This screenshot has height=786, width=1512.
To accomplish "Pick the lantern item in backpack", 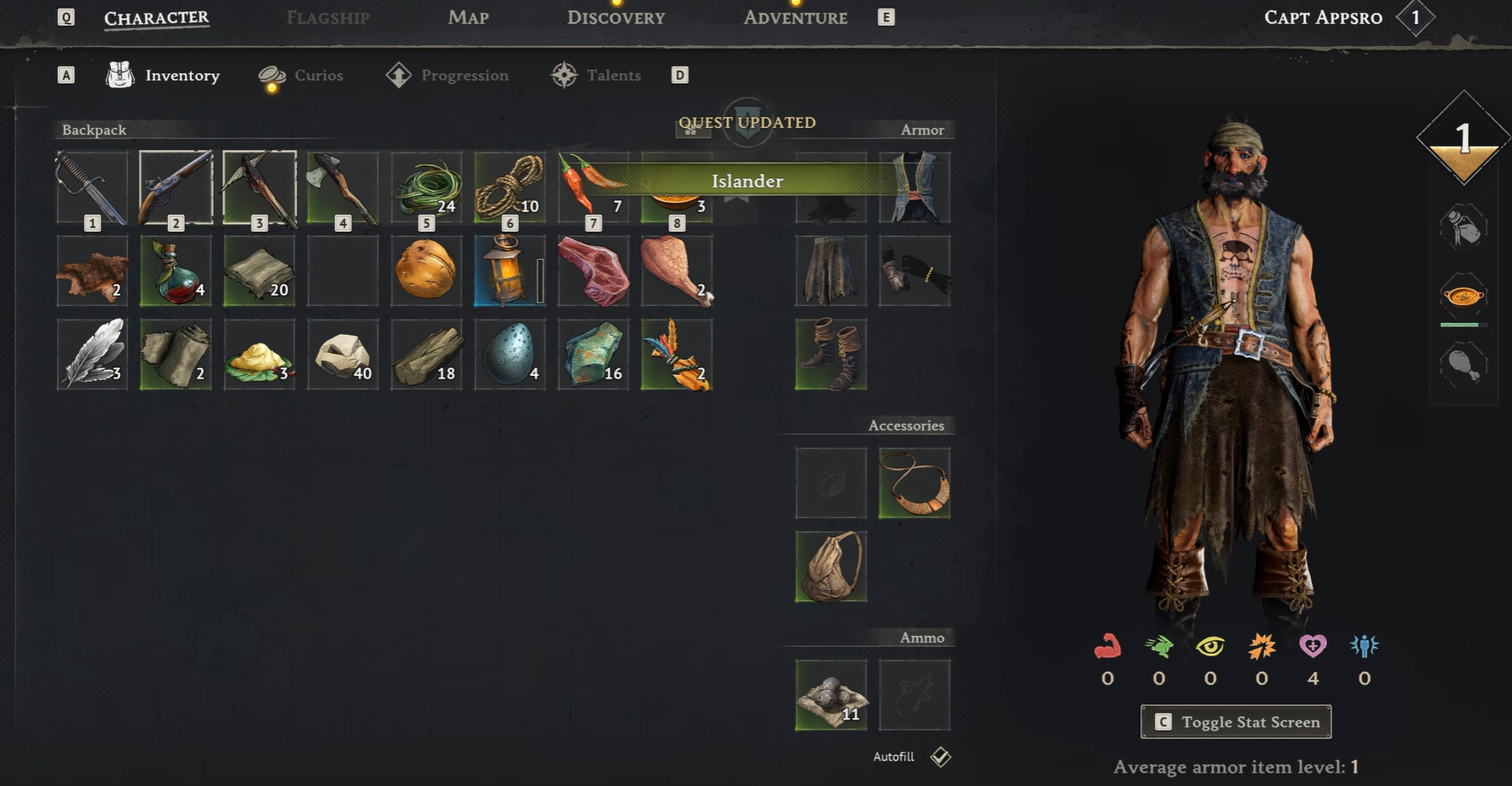I will click(510, 270).
